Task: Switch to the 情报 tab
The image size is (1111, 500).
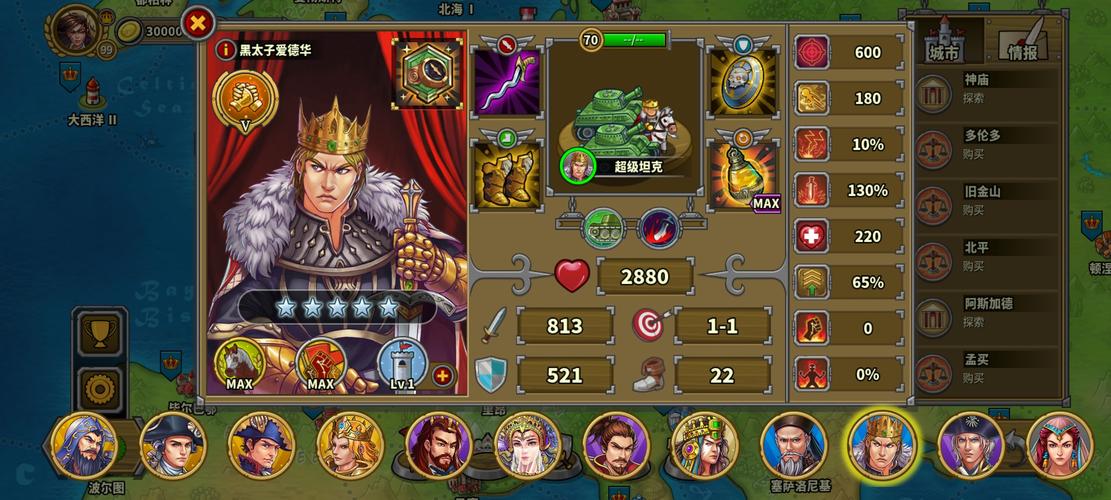Action: click(x=1022, y=42)
